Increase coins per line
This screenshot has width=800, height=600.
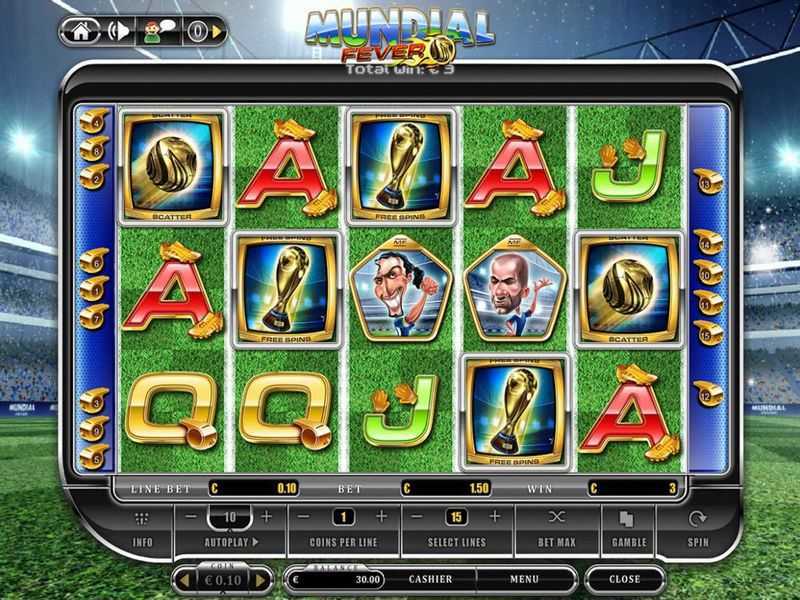tap(381, 517)
